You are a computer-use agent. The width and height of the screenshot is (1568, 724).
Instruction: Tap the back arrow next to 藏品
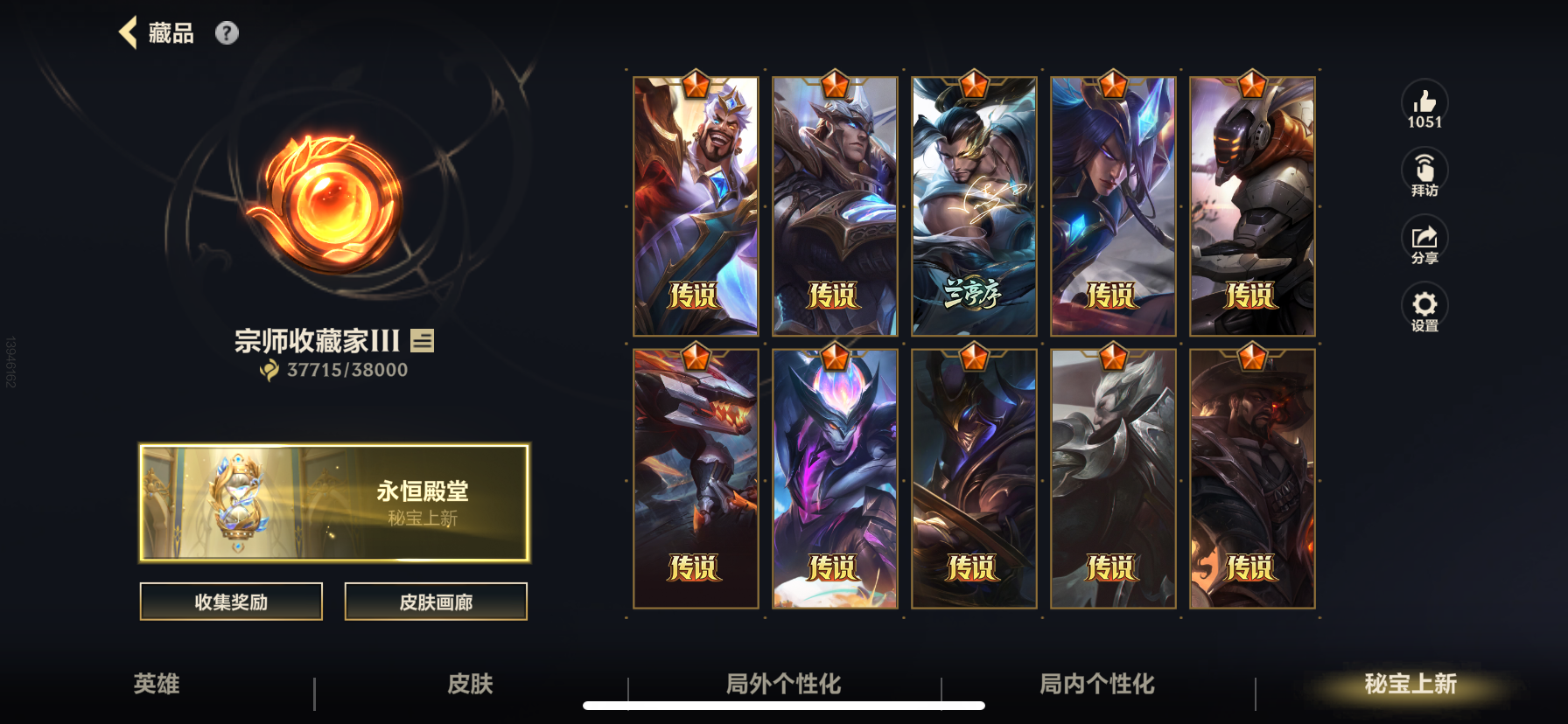pos(129,31)
